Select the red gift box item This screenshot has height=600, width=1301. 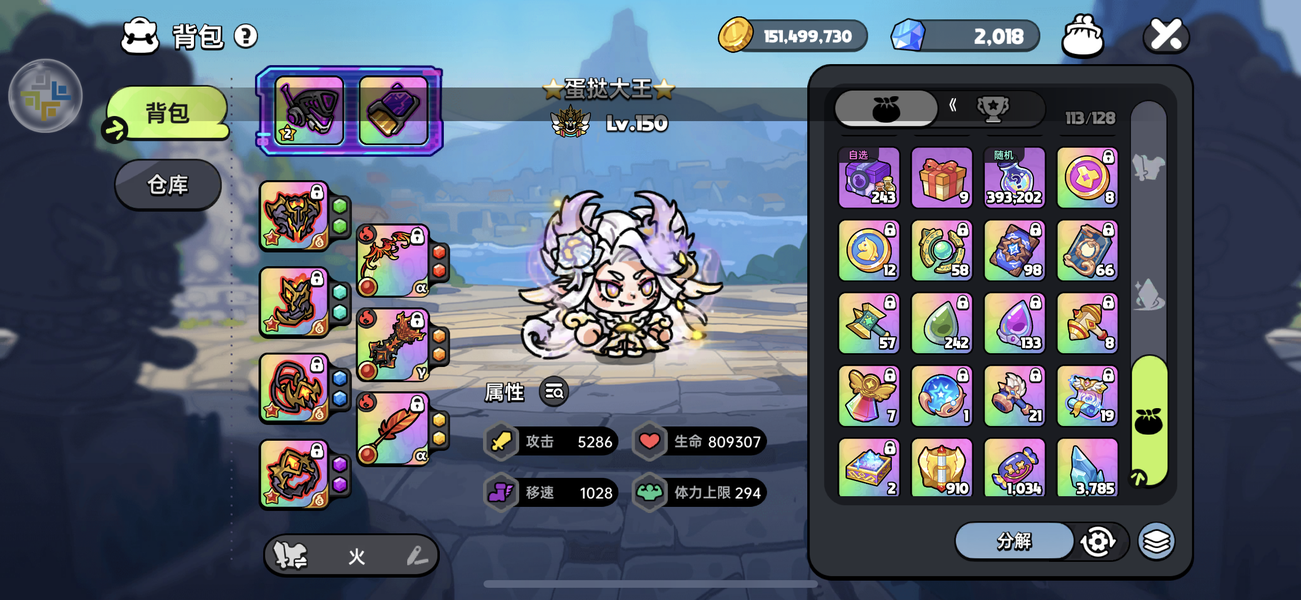click(x=941, y=178)
